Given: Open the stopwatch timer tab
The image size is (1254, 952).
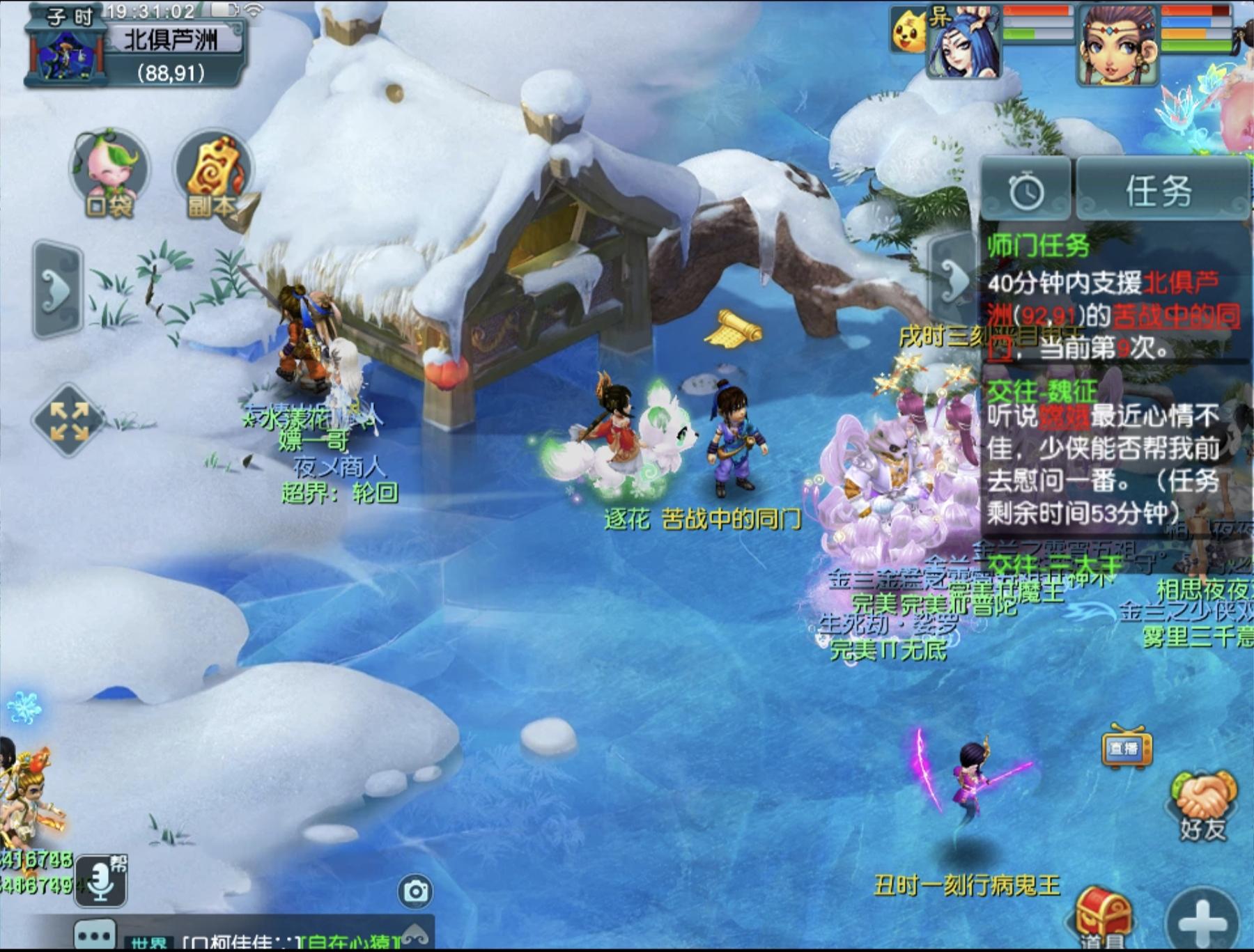Looking at the screenshot, I should tap(1025, 190).
